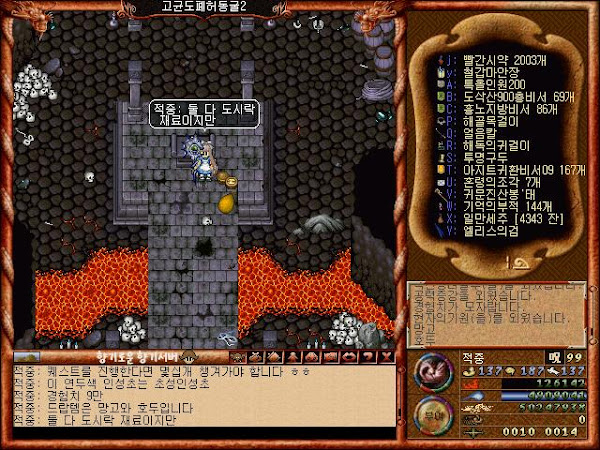Click the system message log panel

pyautogui.click(x=497, y=309)
